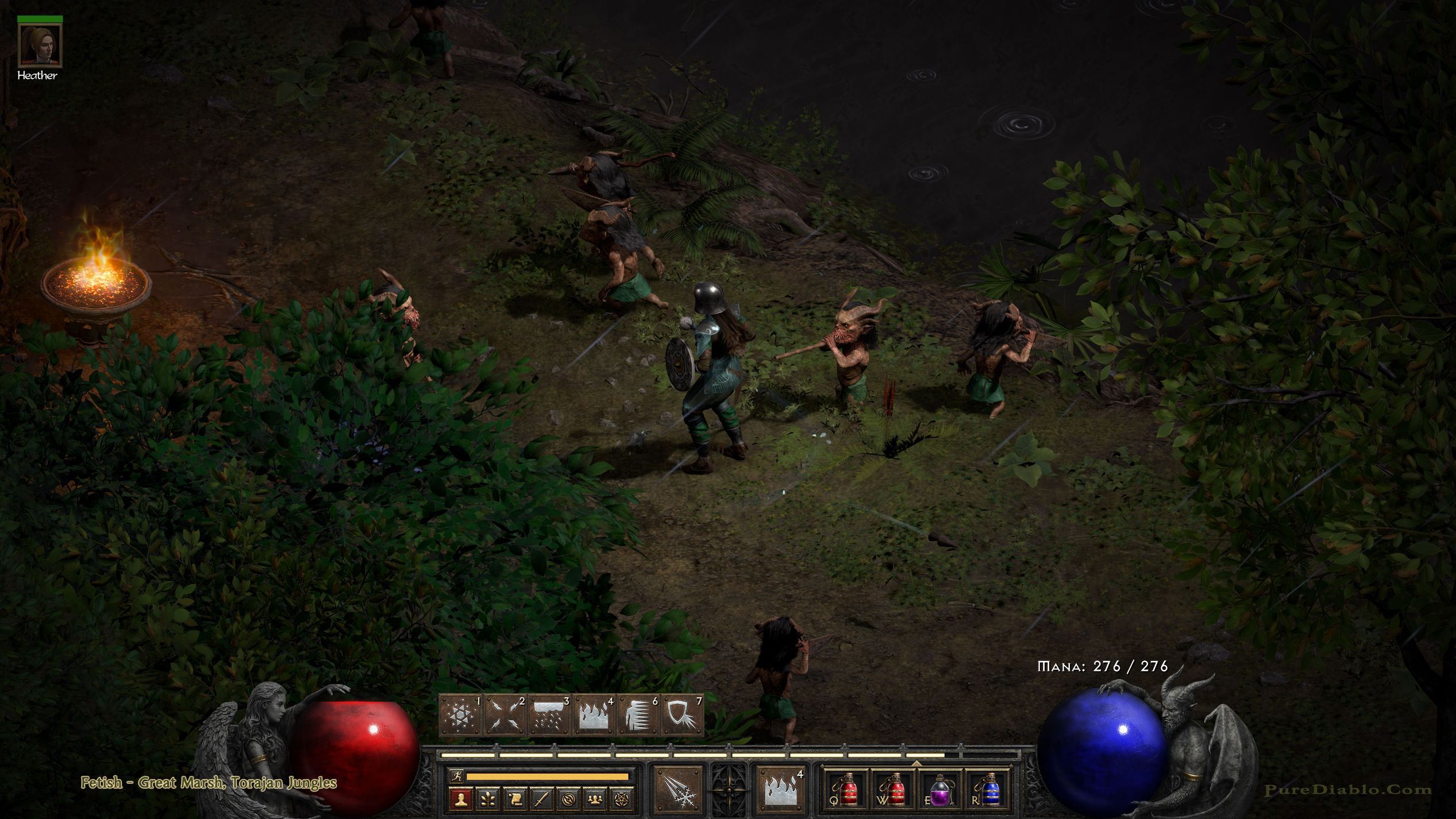Use the red healing potion in belt slot W

pyautogui.click(x=893, y=790)
